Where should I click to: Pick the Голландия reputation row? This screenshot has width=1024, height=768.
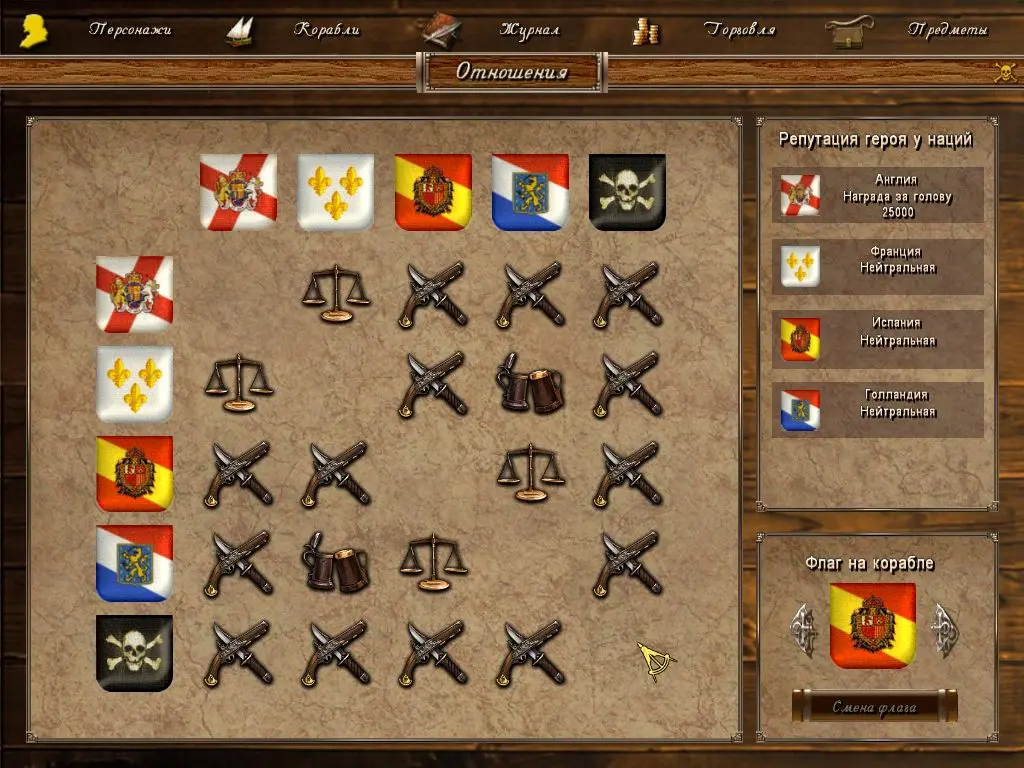877,410
